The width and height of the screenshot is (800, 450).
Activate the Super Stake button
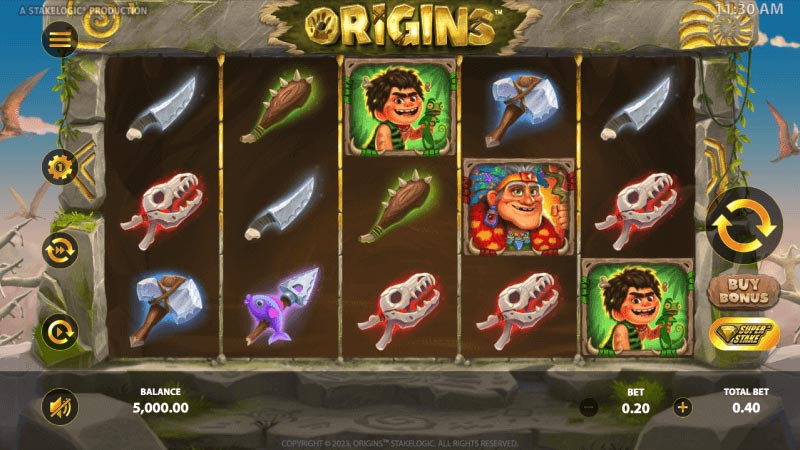click(x=745, y=335)
